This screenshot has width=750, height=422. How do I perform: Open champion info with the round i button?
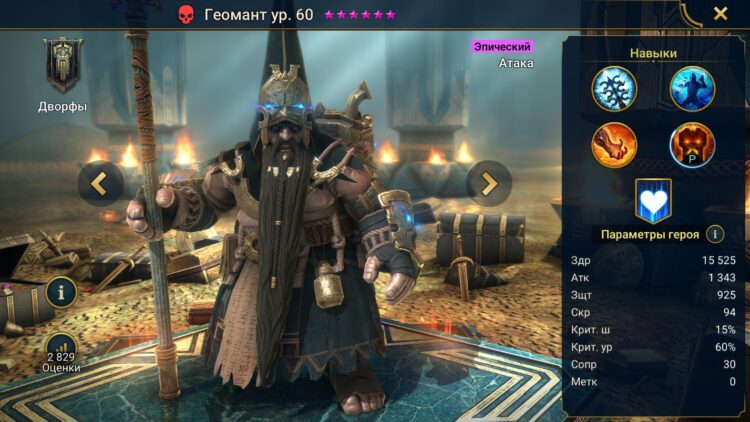[61, 293]
